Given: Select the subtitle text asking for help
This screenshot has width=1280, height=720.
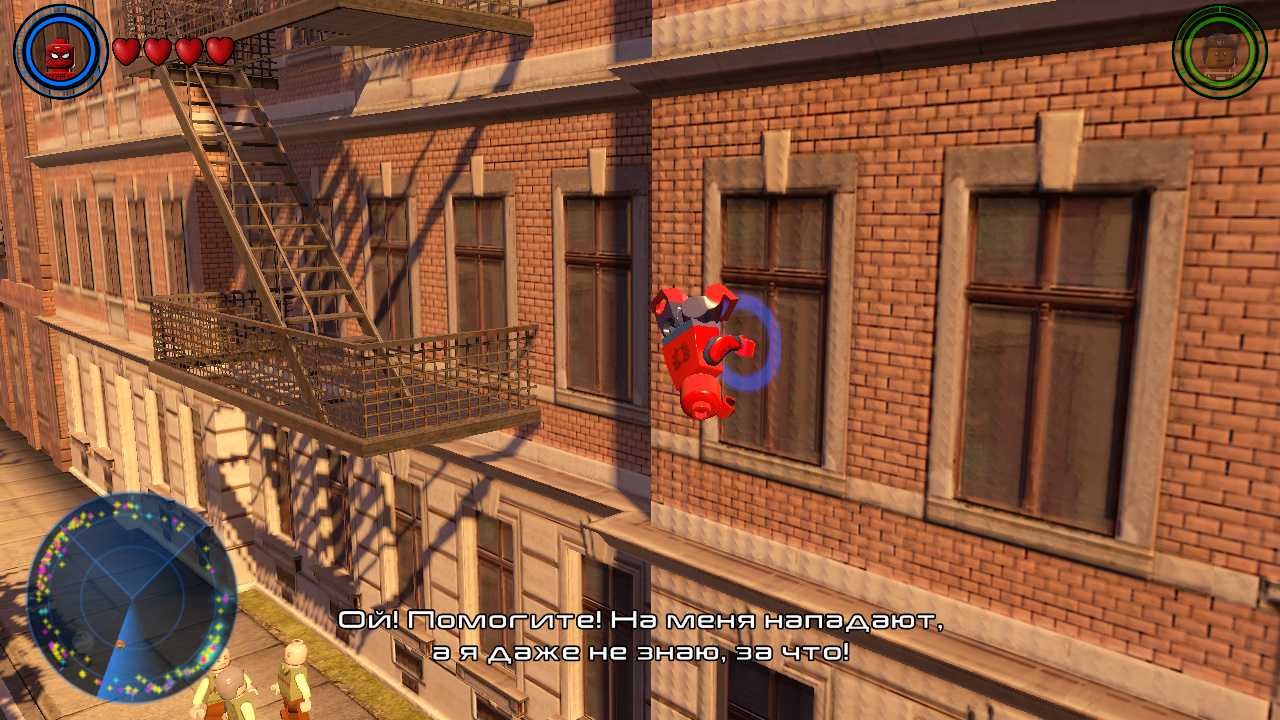Looking at the screenshot, I should pos(640,622).
